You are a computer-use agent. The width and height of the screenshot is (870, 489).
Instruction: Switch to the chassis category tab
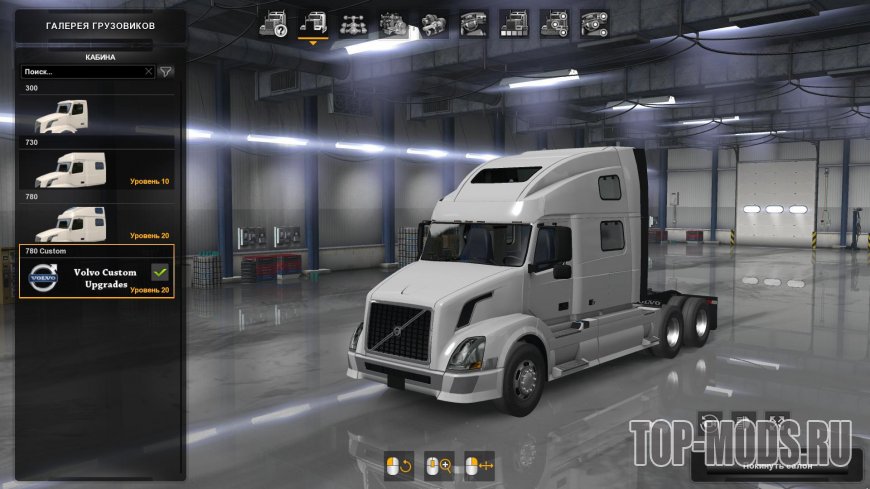pos(354,23)
